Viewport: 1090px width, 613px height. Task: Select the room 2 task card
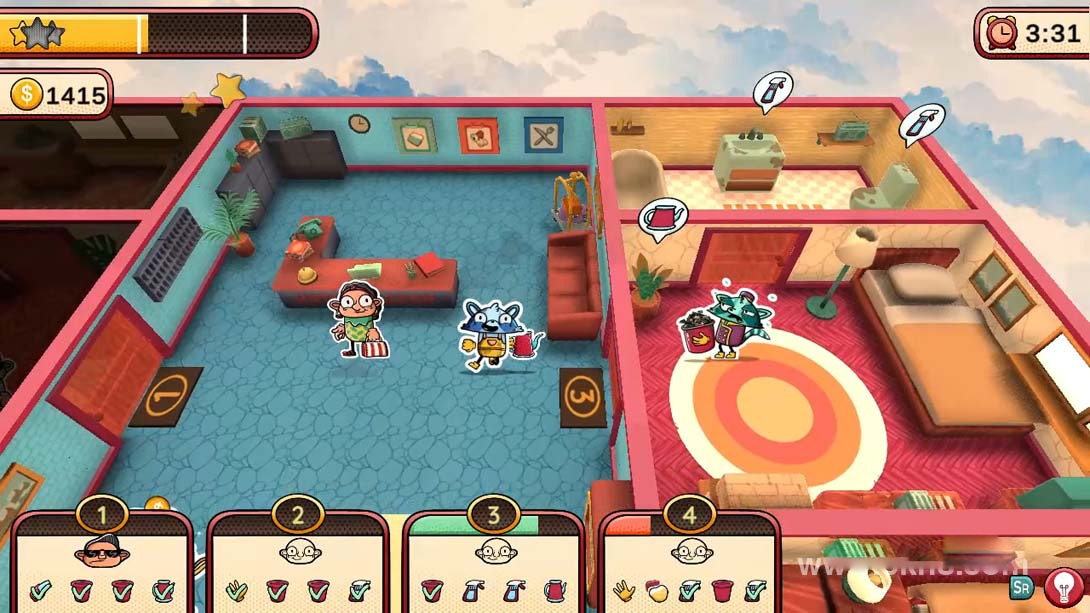(x=298, y=562)
